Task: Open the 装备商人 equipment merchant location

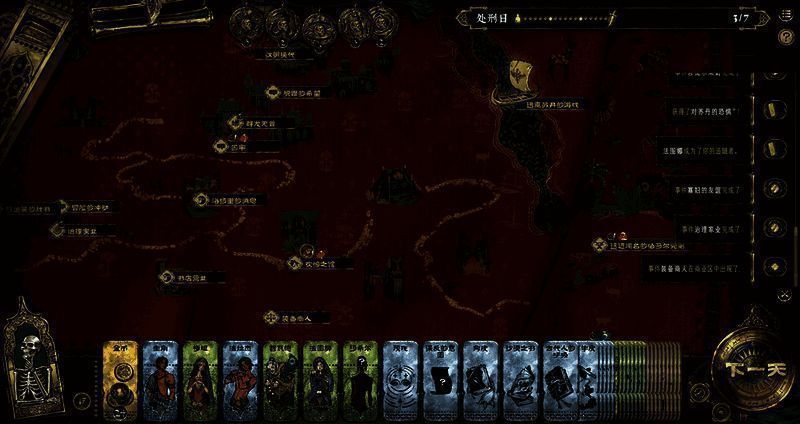Action: pyautogui.click(x=271, y=317)
